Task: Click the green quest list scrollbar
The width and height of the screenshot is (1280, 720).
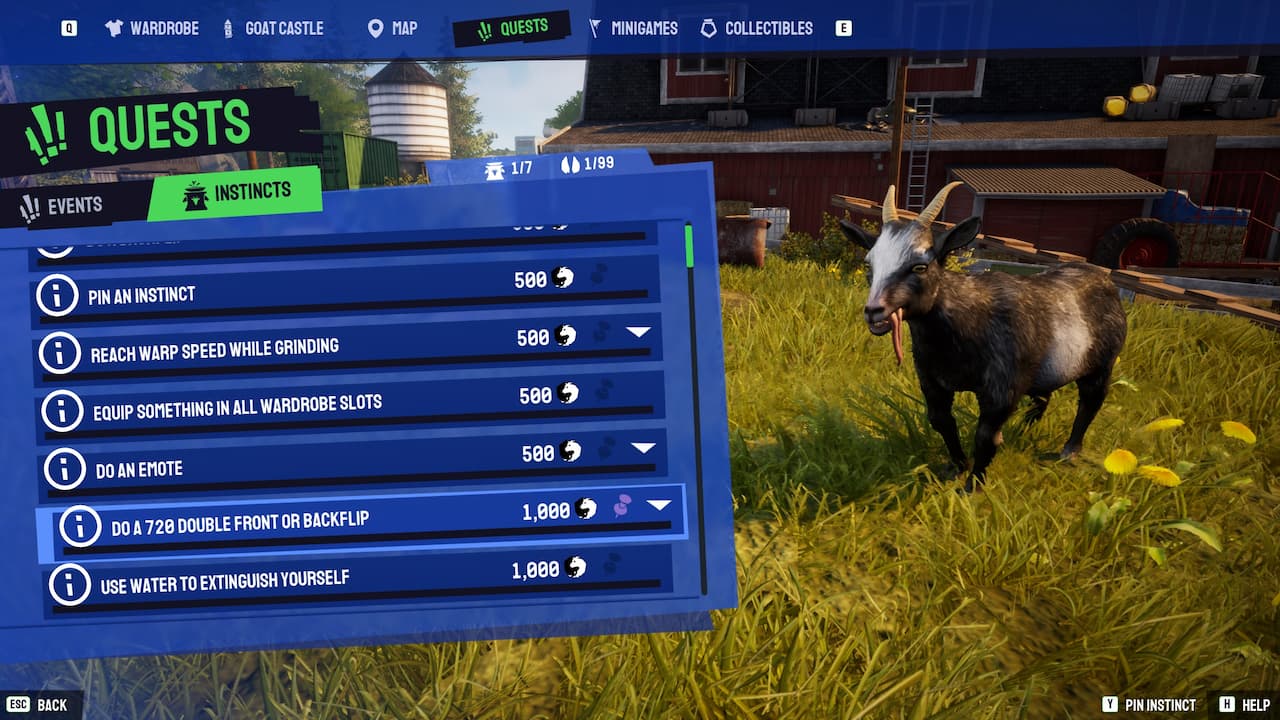Action: (689, 246)
